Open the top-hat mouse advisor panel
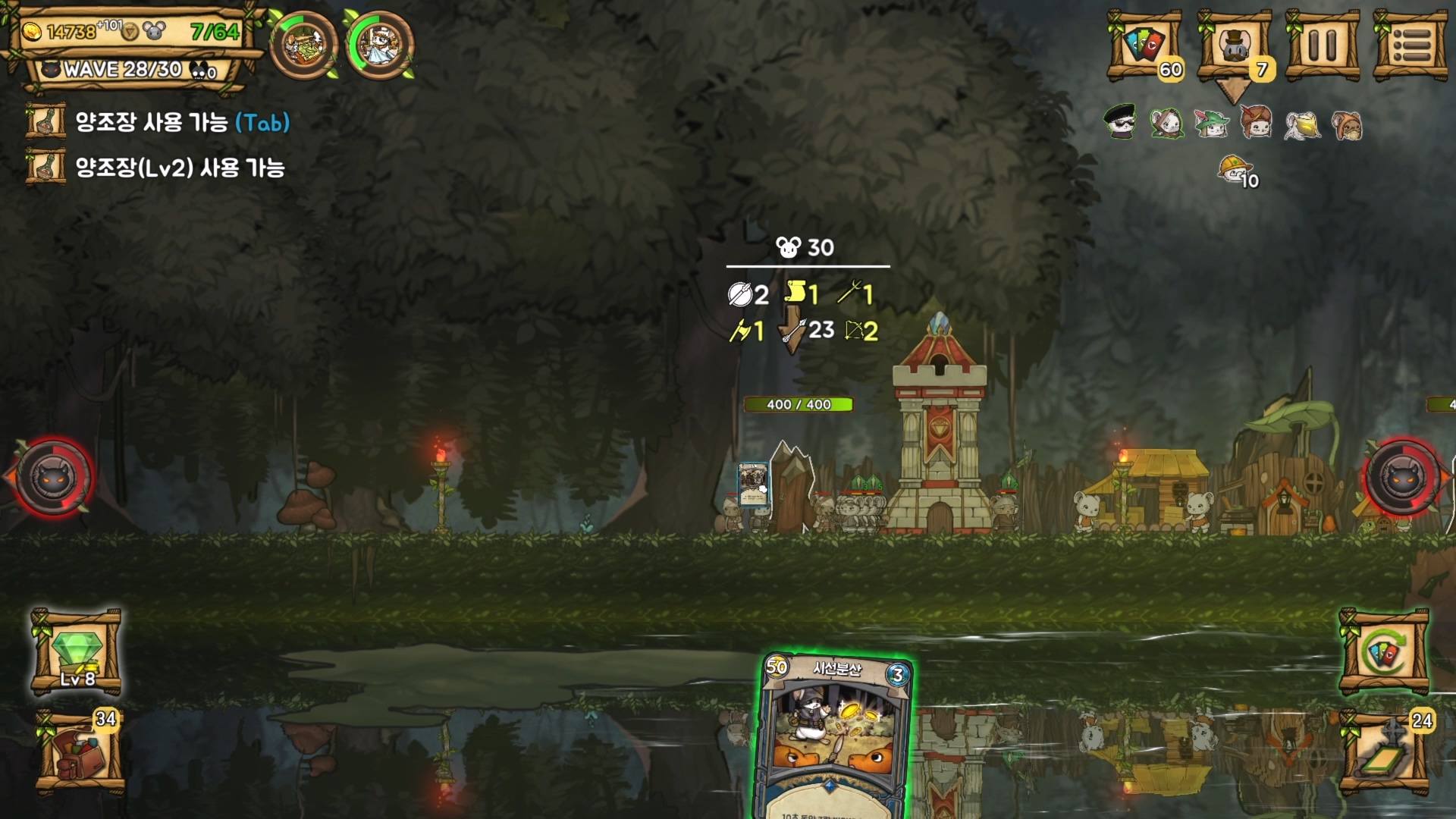This screenshot has width=1456, height=819. tap(1234, 45)
